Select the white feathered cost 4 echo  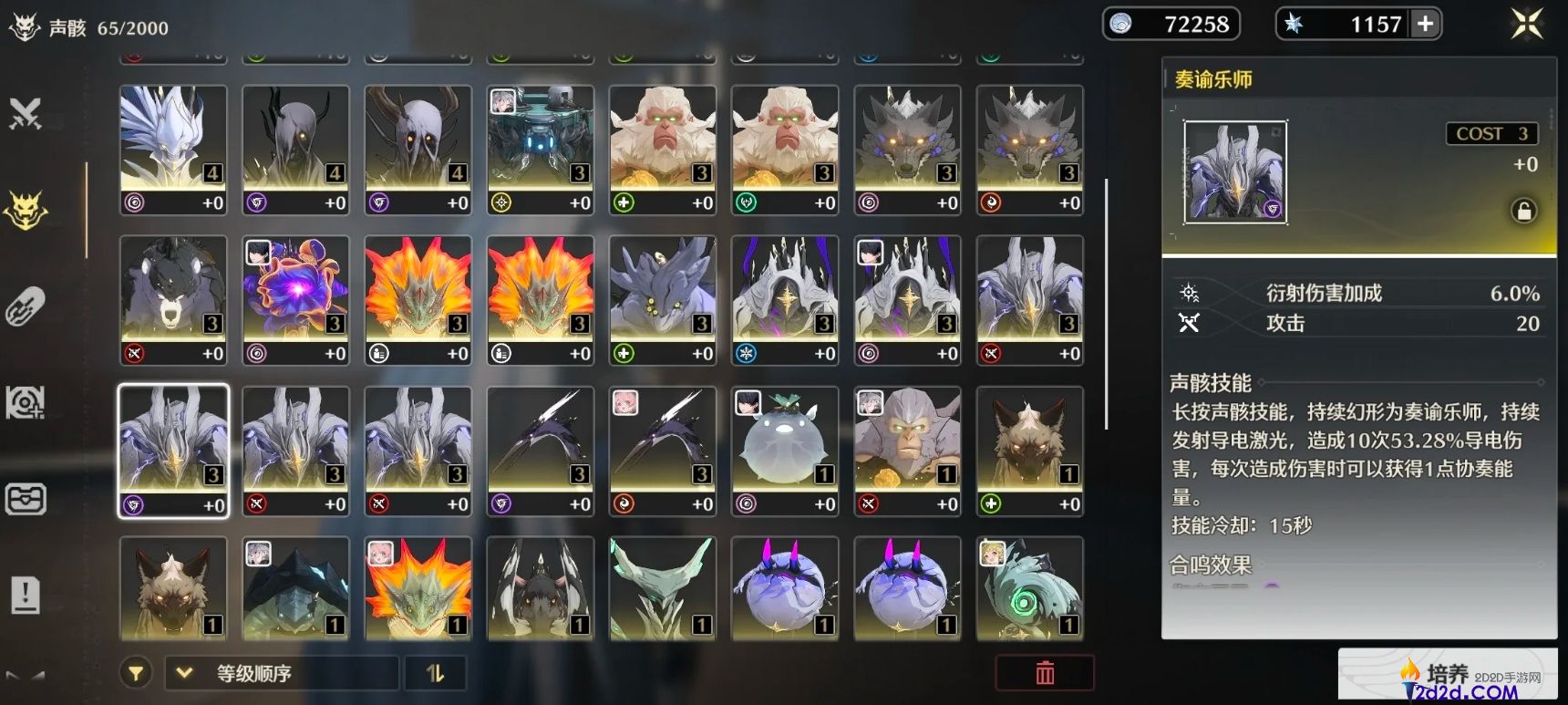click(173, 150)
